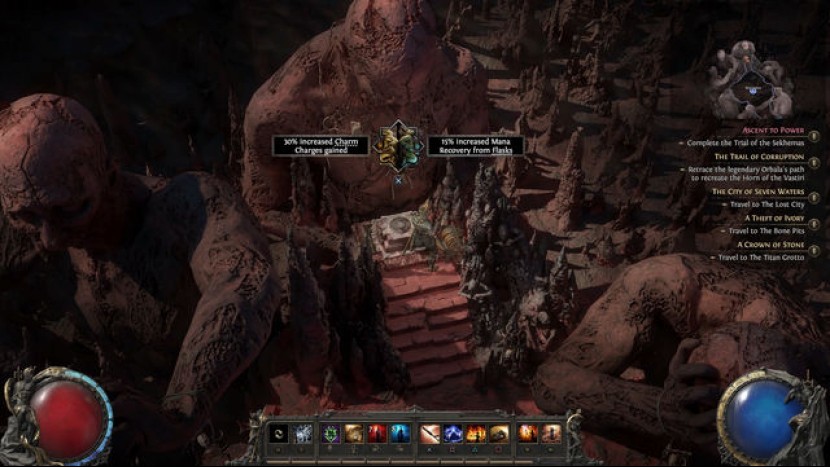Activate the tan swirling dust skill
Viewport: 830px width, 467px height.
[x=354, y=433]
